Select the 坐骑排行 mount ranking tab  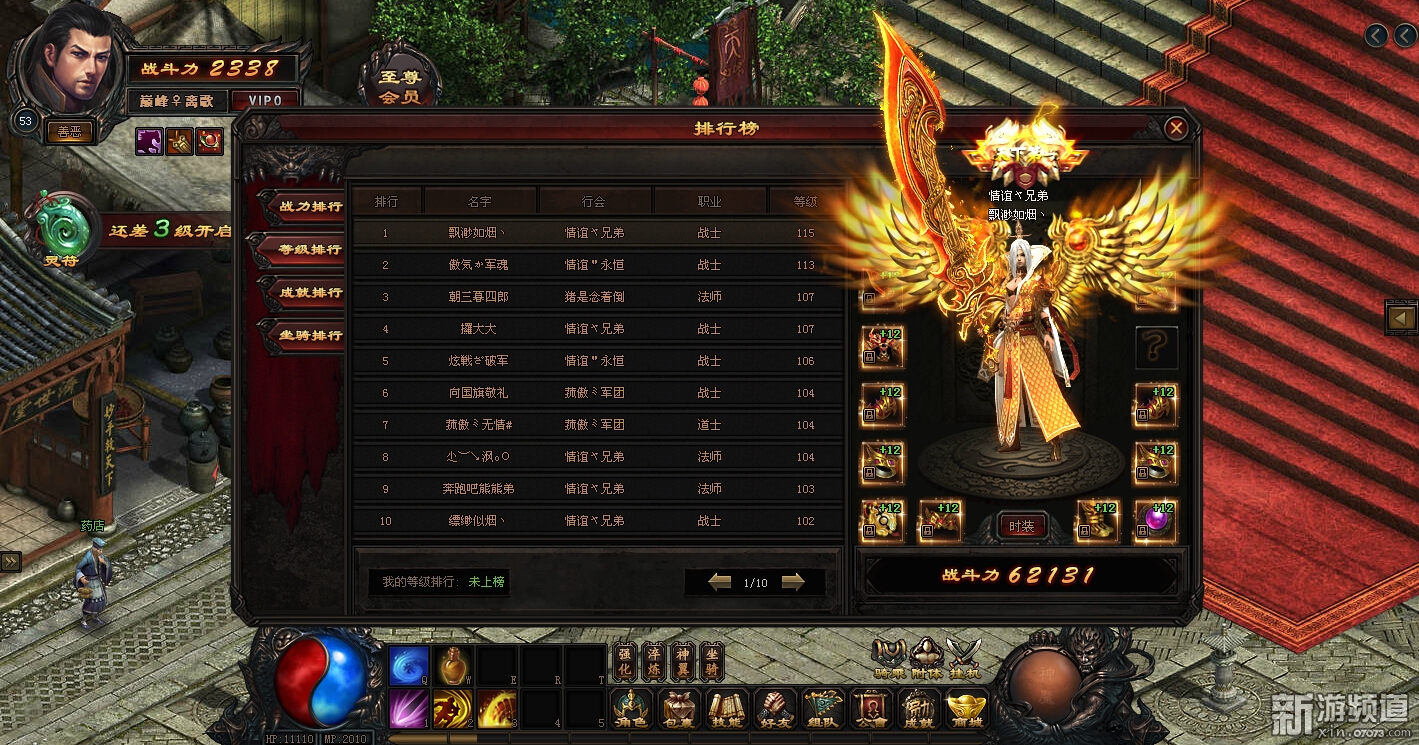[304, 336]
